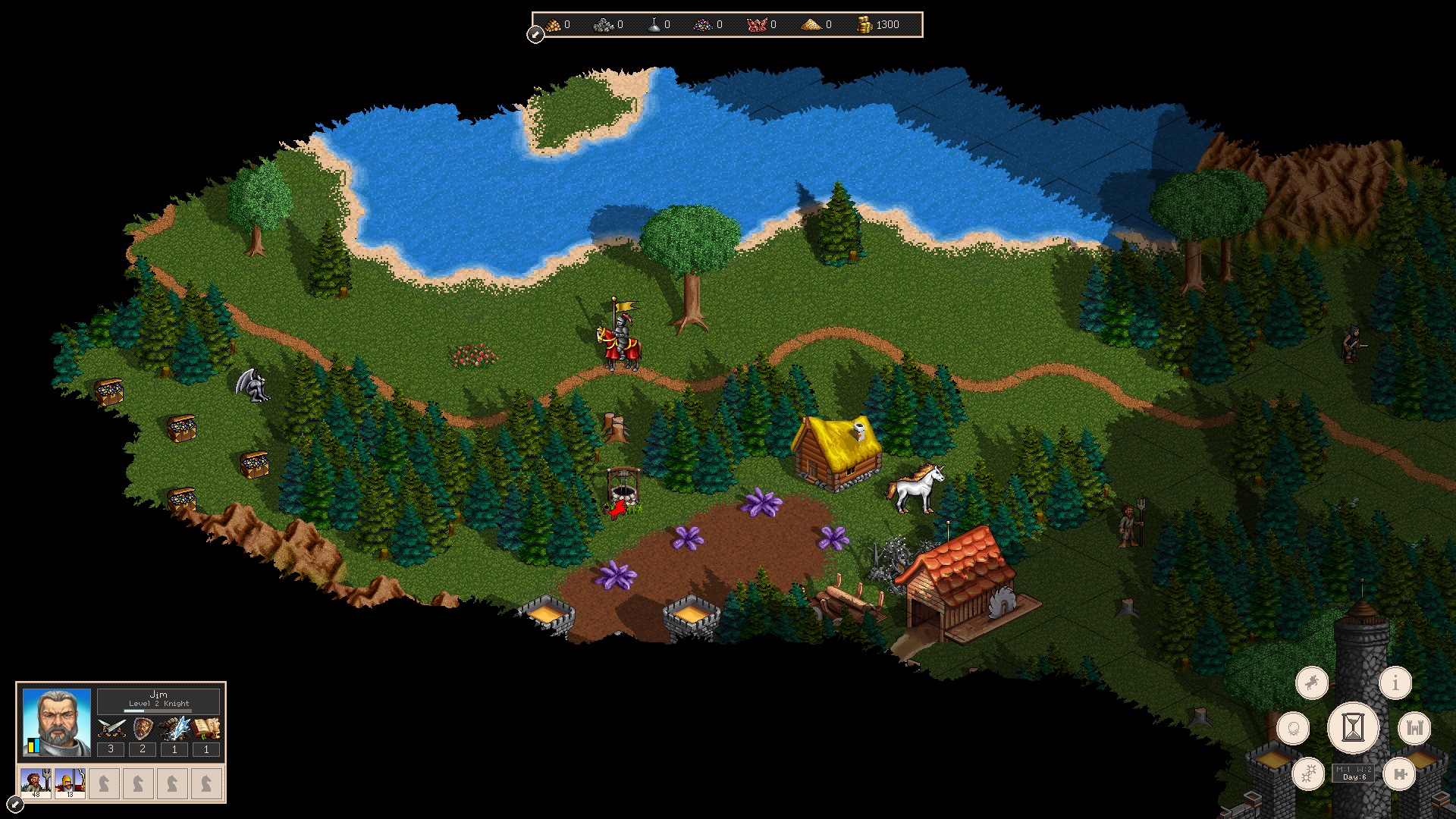
Task: Select the archer troop slot with 13 units
Action: pyautogui.click(x=70, y=783)
